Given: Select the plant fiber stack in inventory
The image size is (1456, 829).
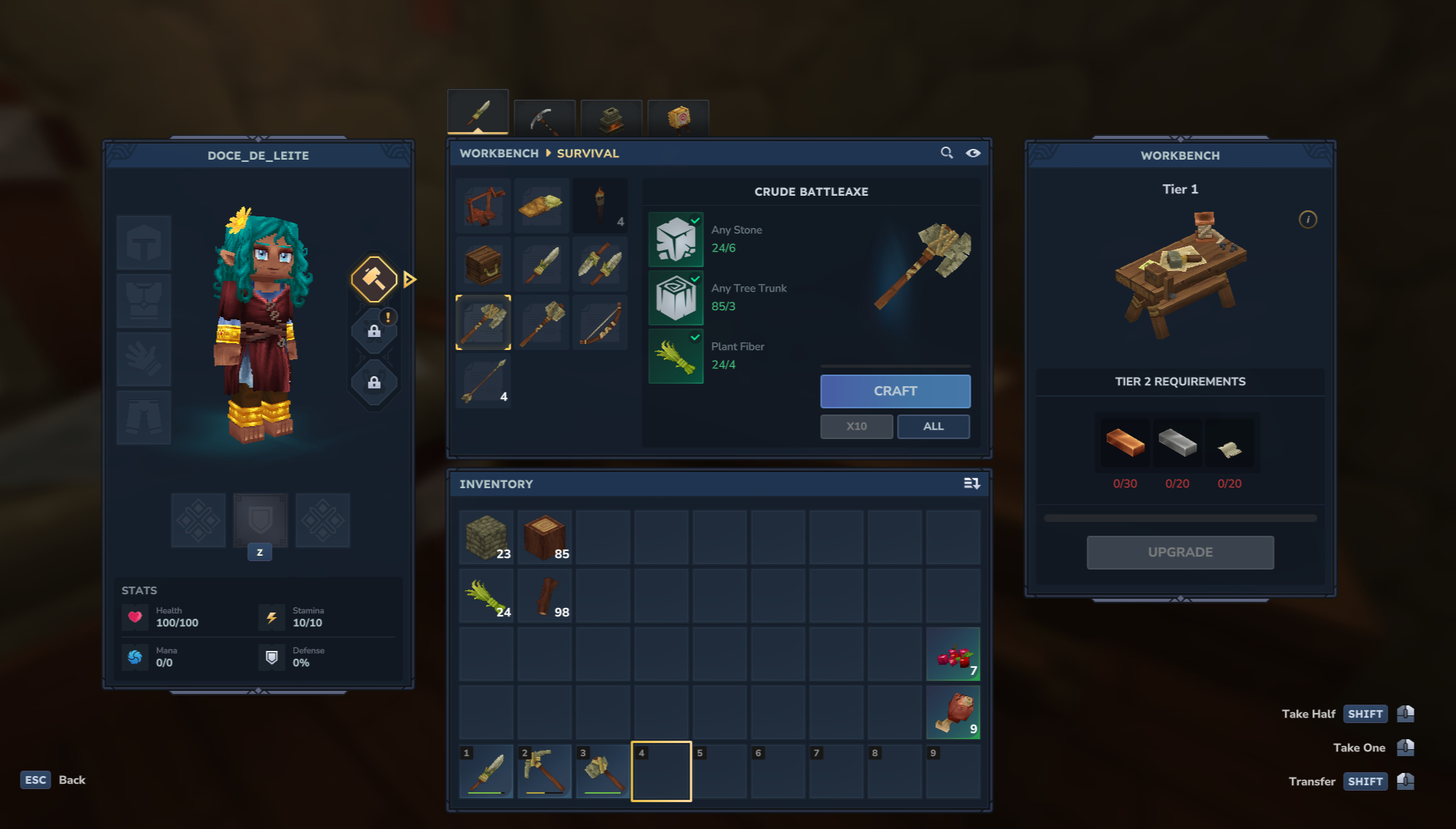Looking at the screenshot, I should (486, 596).
